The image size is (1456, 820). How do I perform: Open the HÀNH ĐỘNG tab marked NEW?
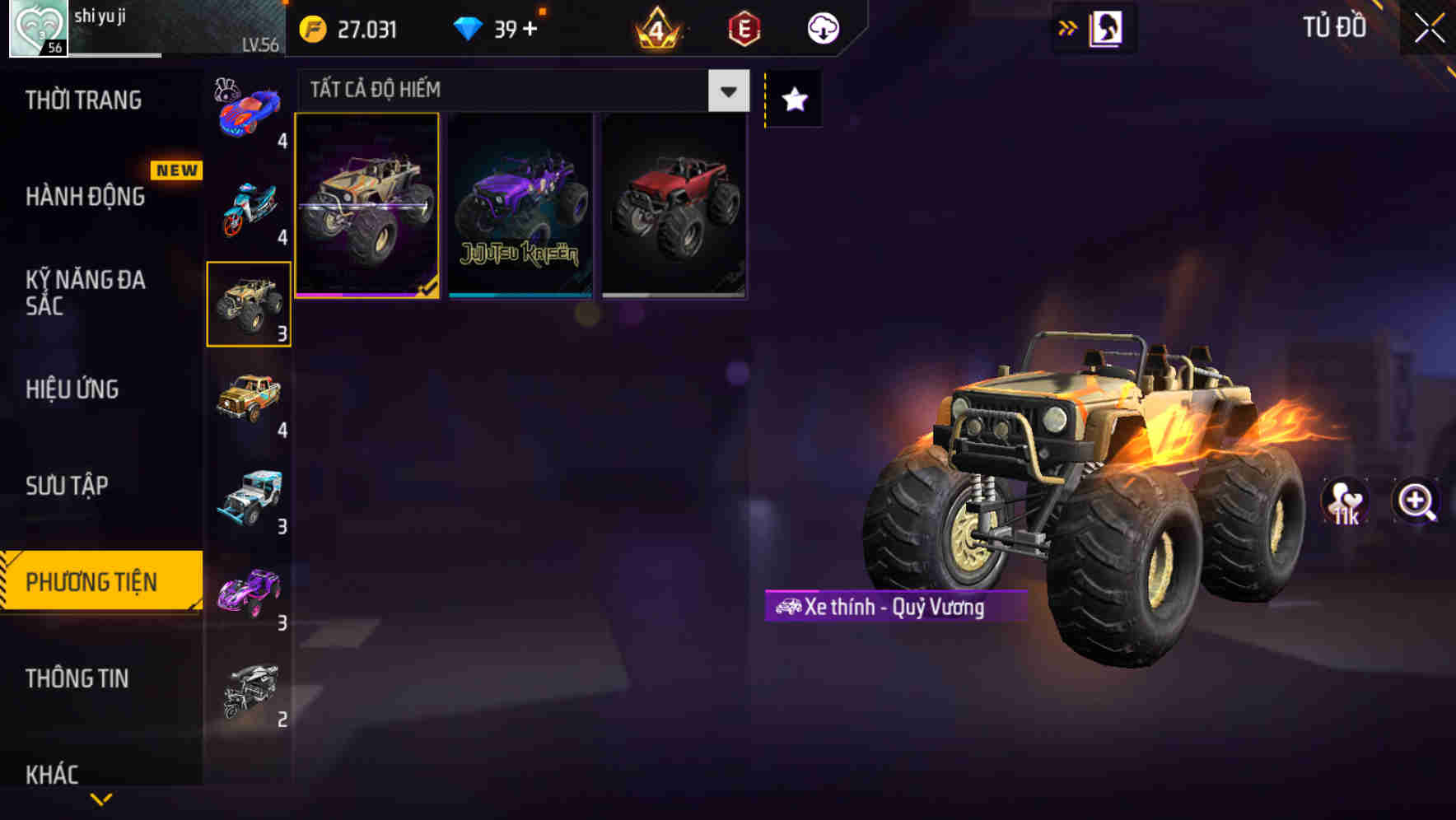tap(86, 197)
